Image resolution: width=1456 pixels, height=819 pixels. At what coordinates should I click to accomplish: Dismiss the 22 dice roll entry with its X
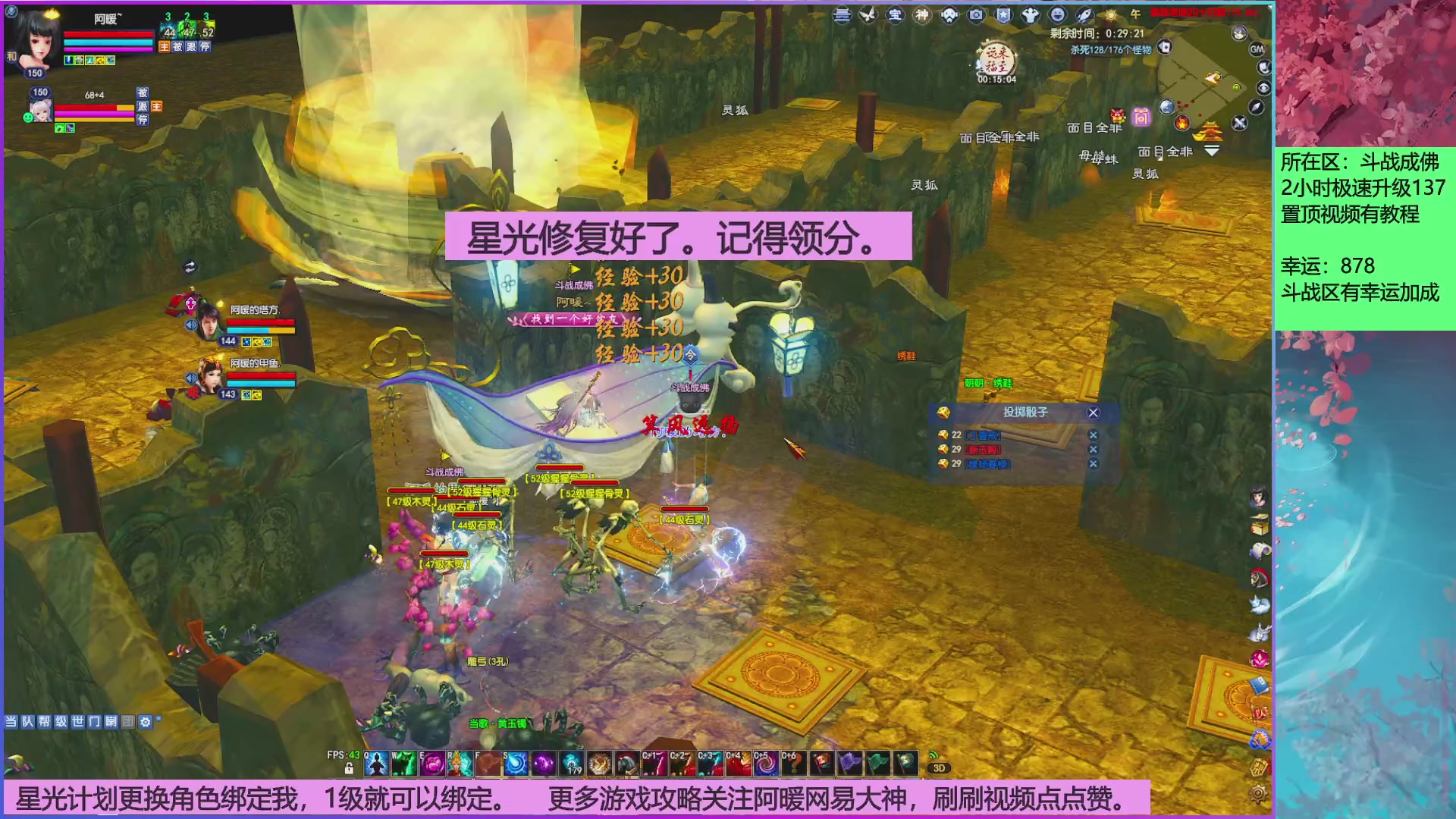pos(1093,433)
